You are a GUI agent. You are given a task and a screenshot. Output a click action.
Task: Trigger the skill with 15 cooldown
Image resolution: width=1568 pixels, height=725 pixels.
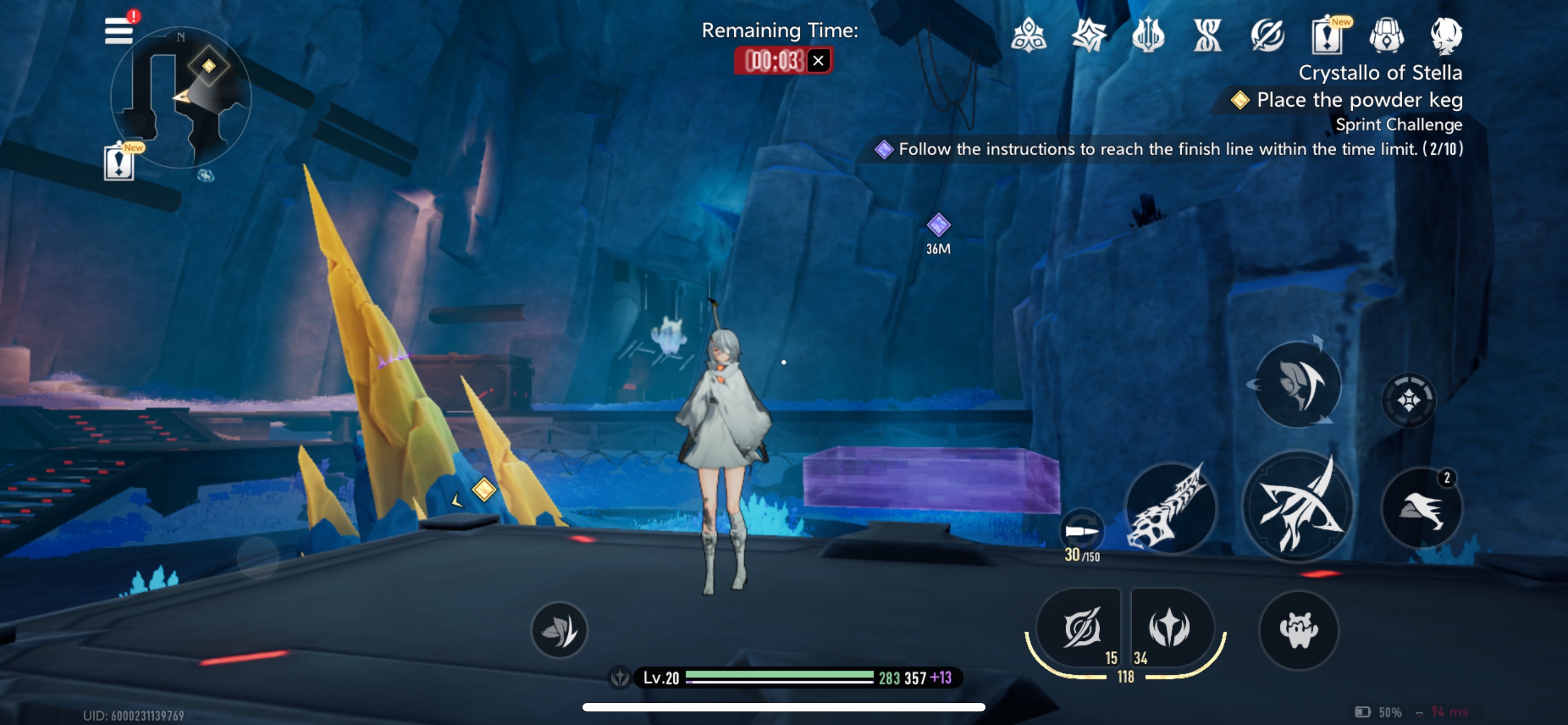click(x=1080, y=627)
